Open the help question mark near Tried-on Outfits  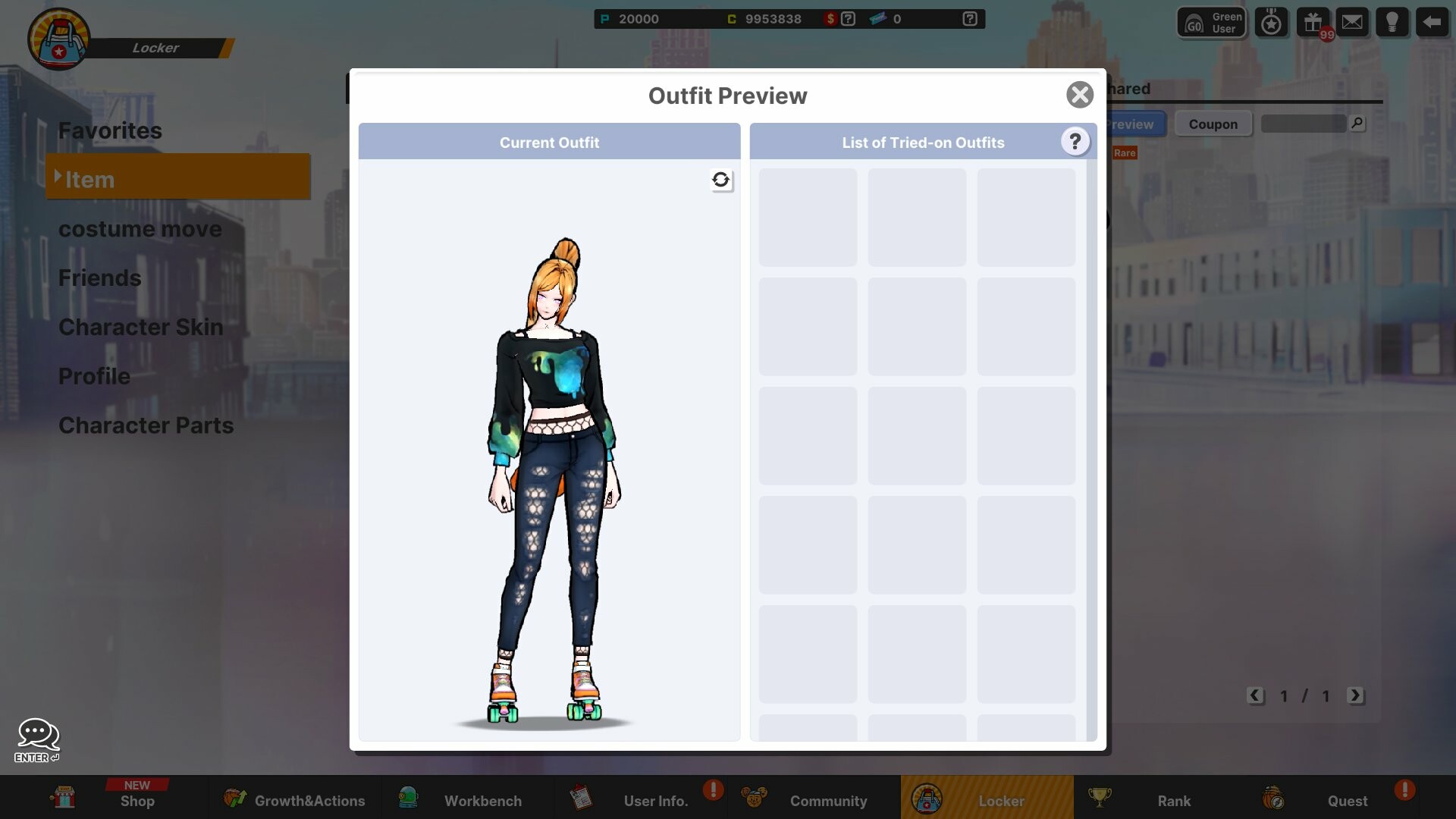tap(1075, 141)
